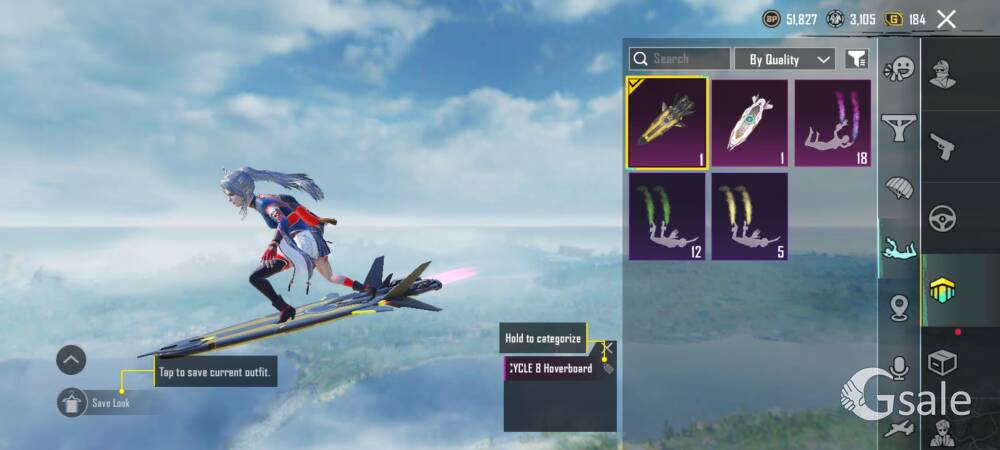Viewport: 1000px width, 450px height.
Task: Open the pistol weapon skins tab
Action: click(941, 146)
